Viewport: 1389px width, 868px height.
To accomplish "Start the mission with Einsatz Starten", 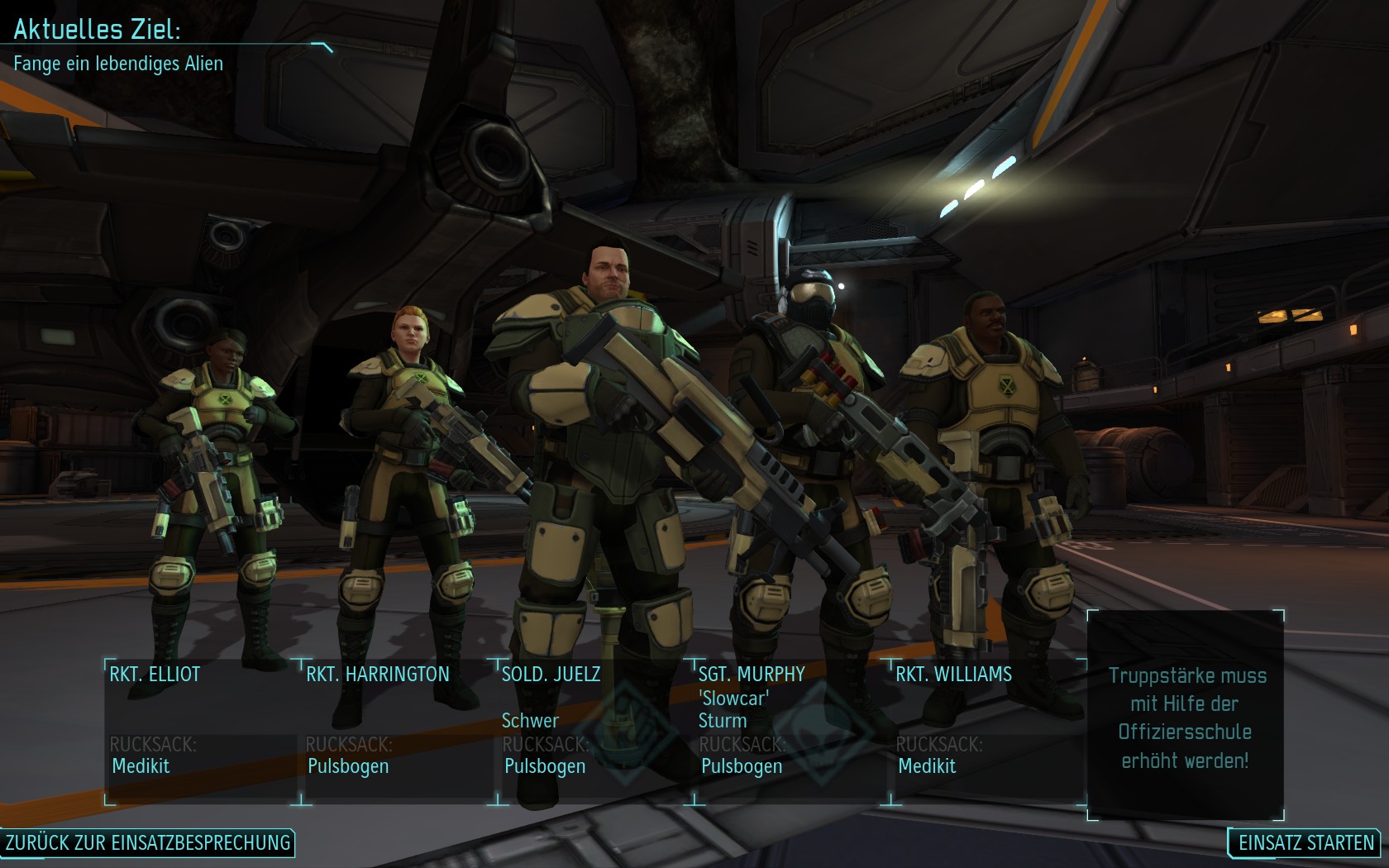I will pos(1305,842).
